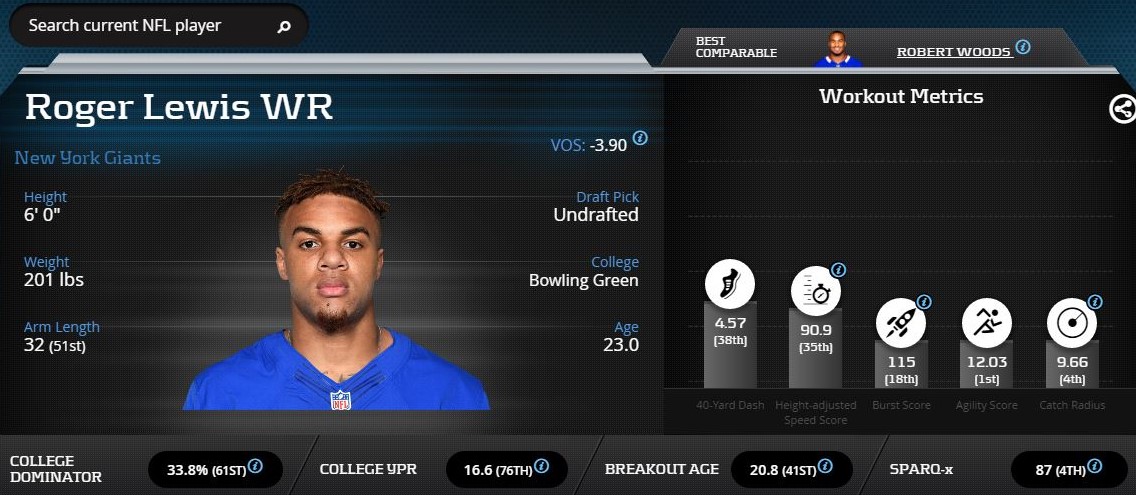
Task: Open the share icon
Action: [x=1122, y=109]
